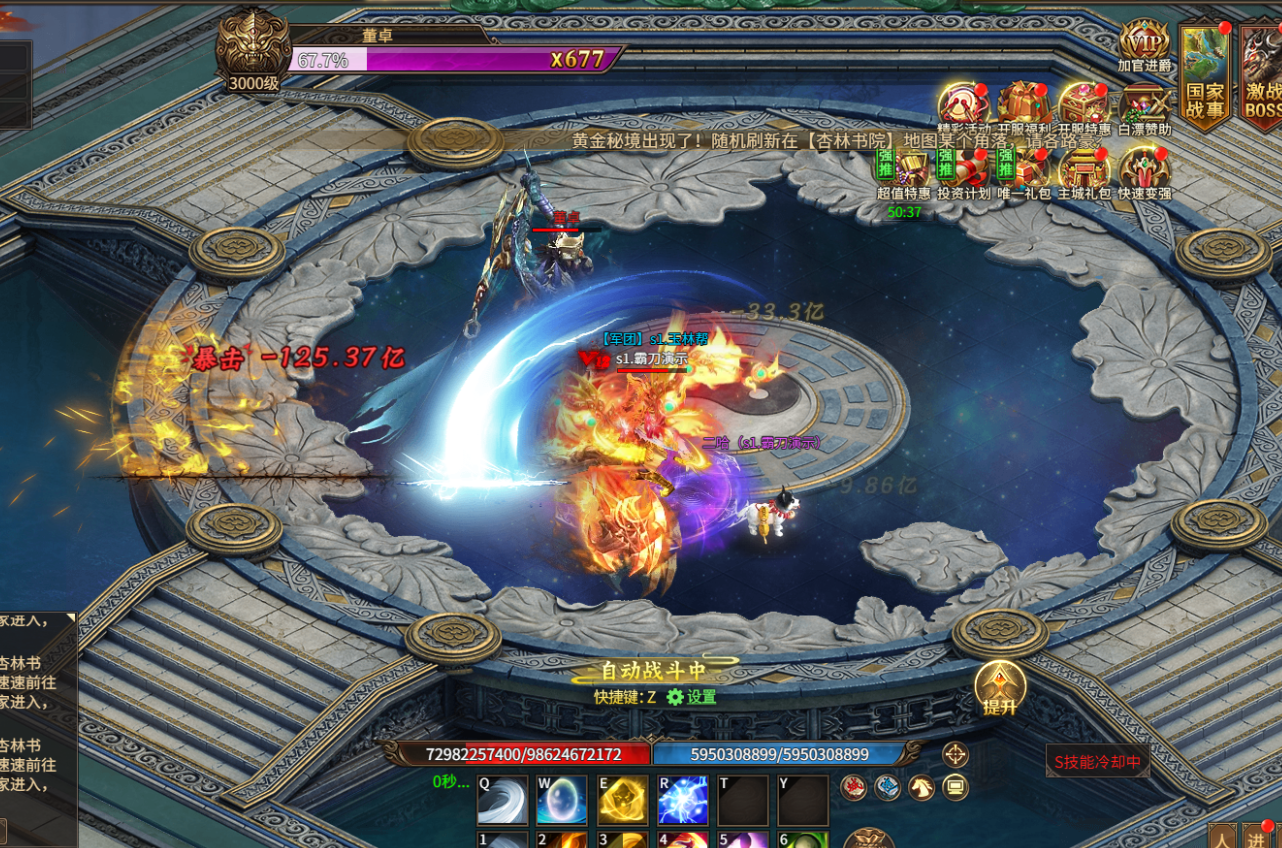Activate the Q wind slash skill
Image resolution: width=1282 pixels, height=848 pixels.
coord(501,800)
